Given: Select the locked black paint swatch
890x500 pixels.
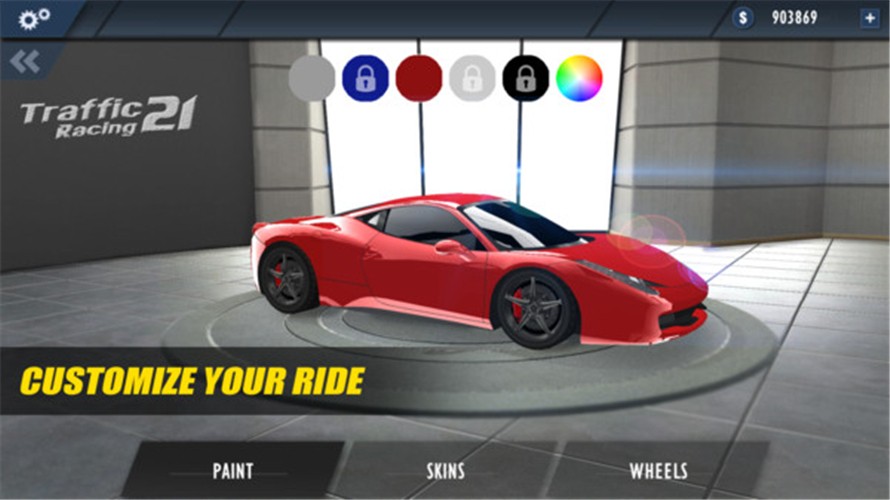Looking at the screenshot, I should click(526, 78).
